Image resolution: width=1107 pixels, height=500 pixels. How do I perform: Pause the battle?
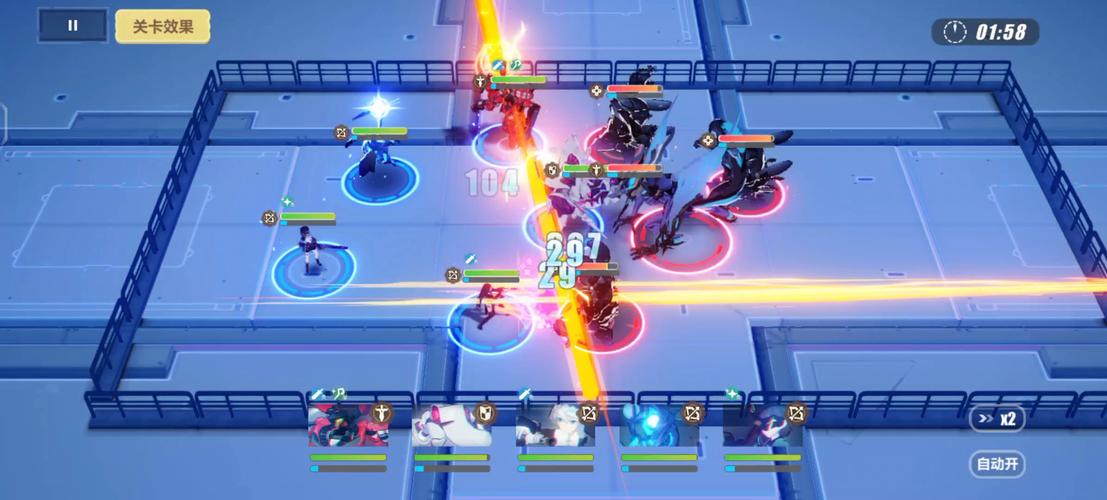pyautogui.click(x=72, y=26)
